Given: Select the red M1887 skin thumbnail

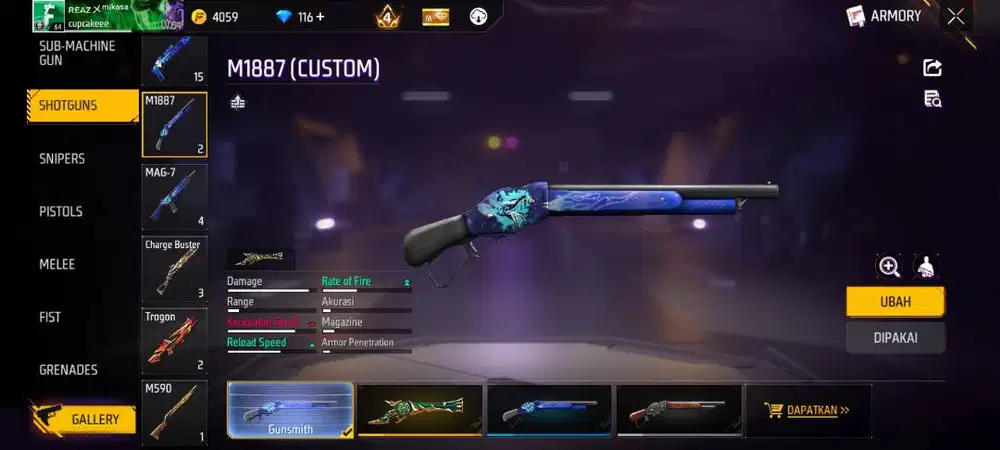Looking at the screenshot, I should pyautogui.click(x=679, y=410).
